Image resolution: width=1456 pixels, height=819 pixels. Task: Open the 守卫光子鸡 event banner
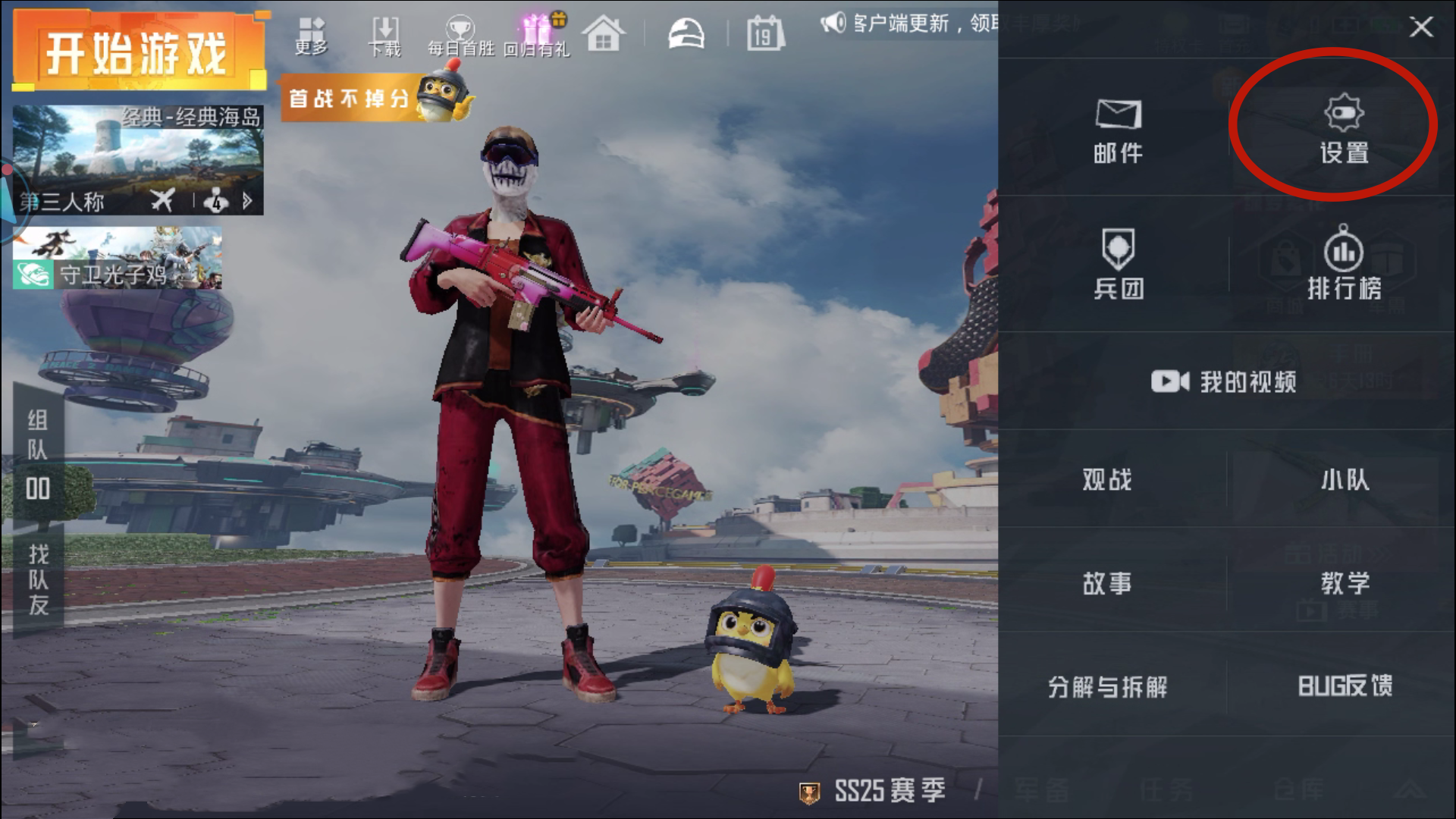click(x=118, y=259)
